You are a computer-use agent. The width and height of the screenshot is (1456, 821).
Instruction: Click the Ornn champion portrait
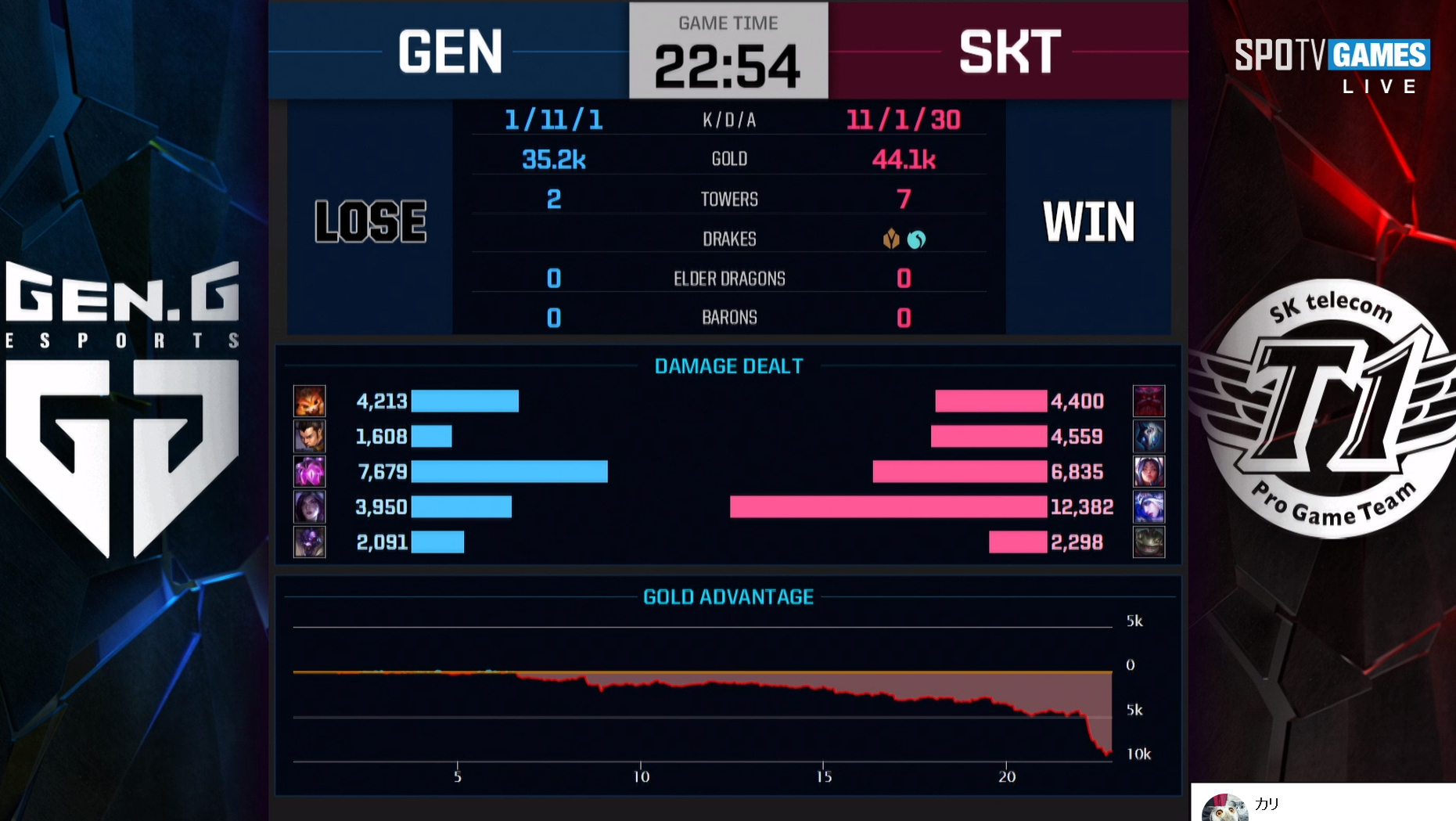(1149, 400)
